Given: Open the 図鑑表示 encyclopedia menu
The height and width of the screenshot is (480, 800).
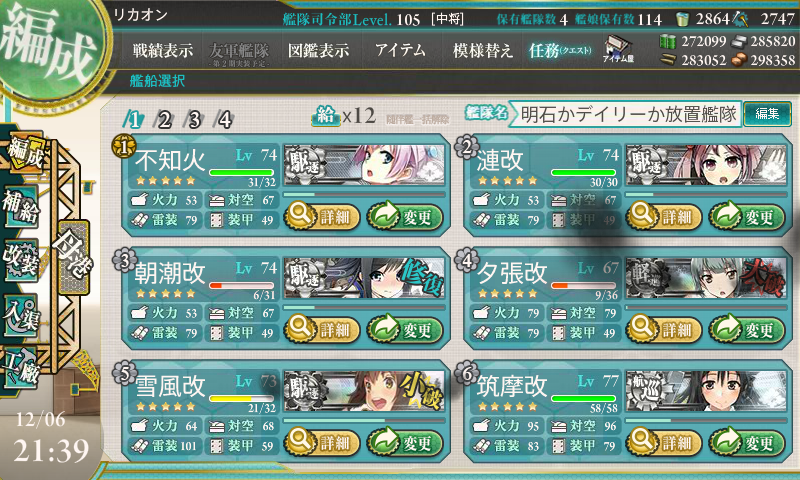Looking at the screenshot, I should pyautogui.click(x=318, y=51).
